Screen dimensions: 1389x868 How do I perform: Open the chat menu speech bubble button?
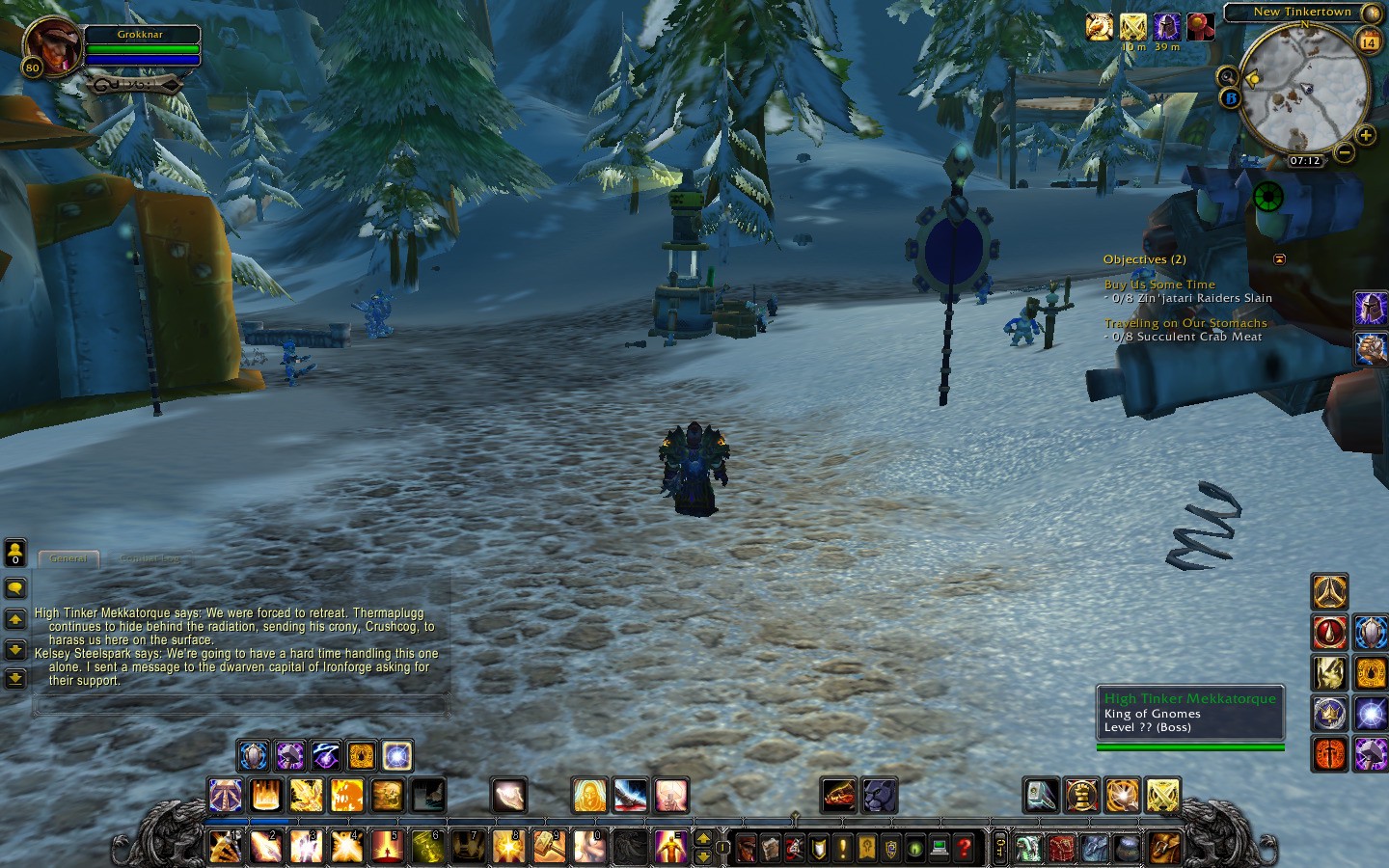point(15,588)
